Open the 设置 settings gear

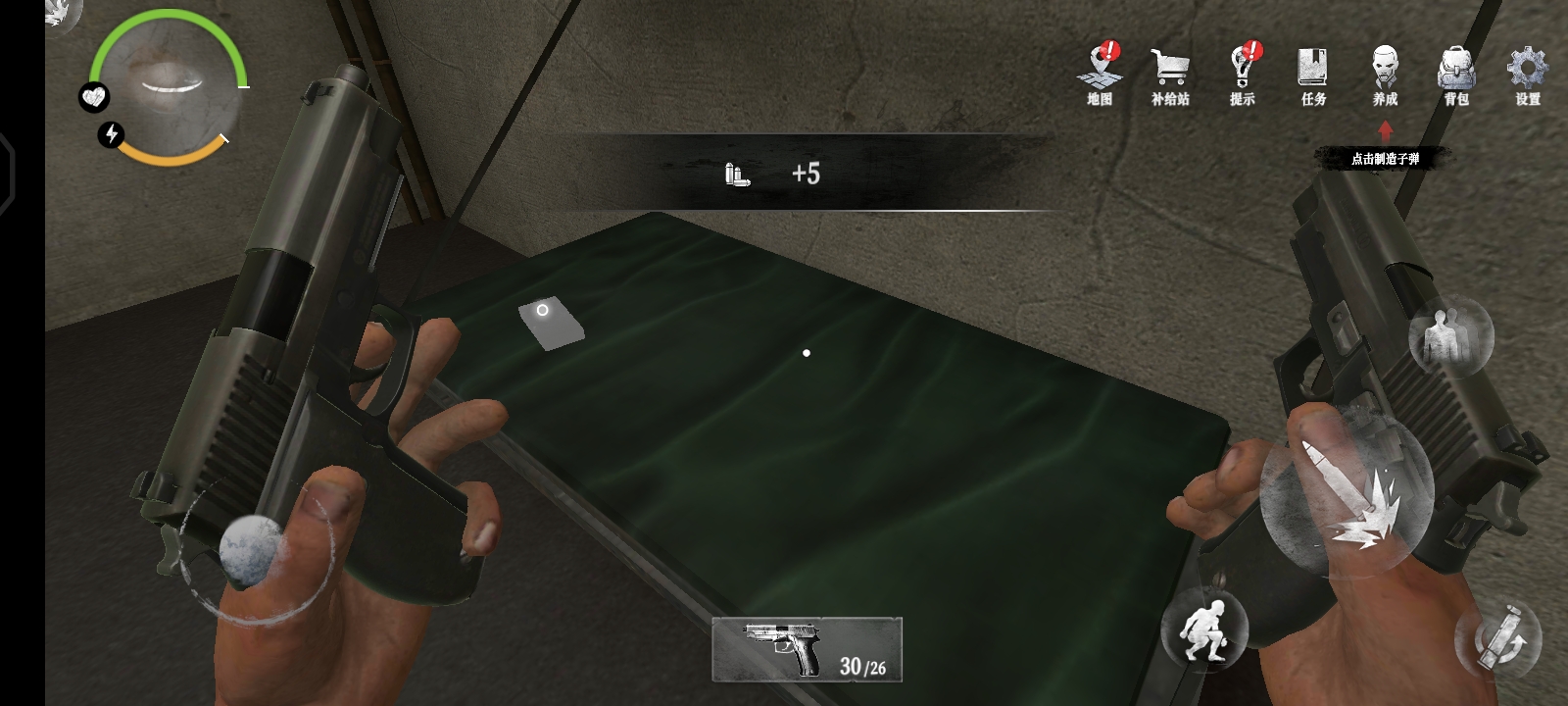pos(1527,75)
